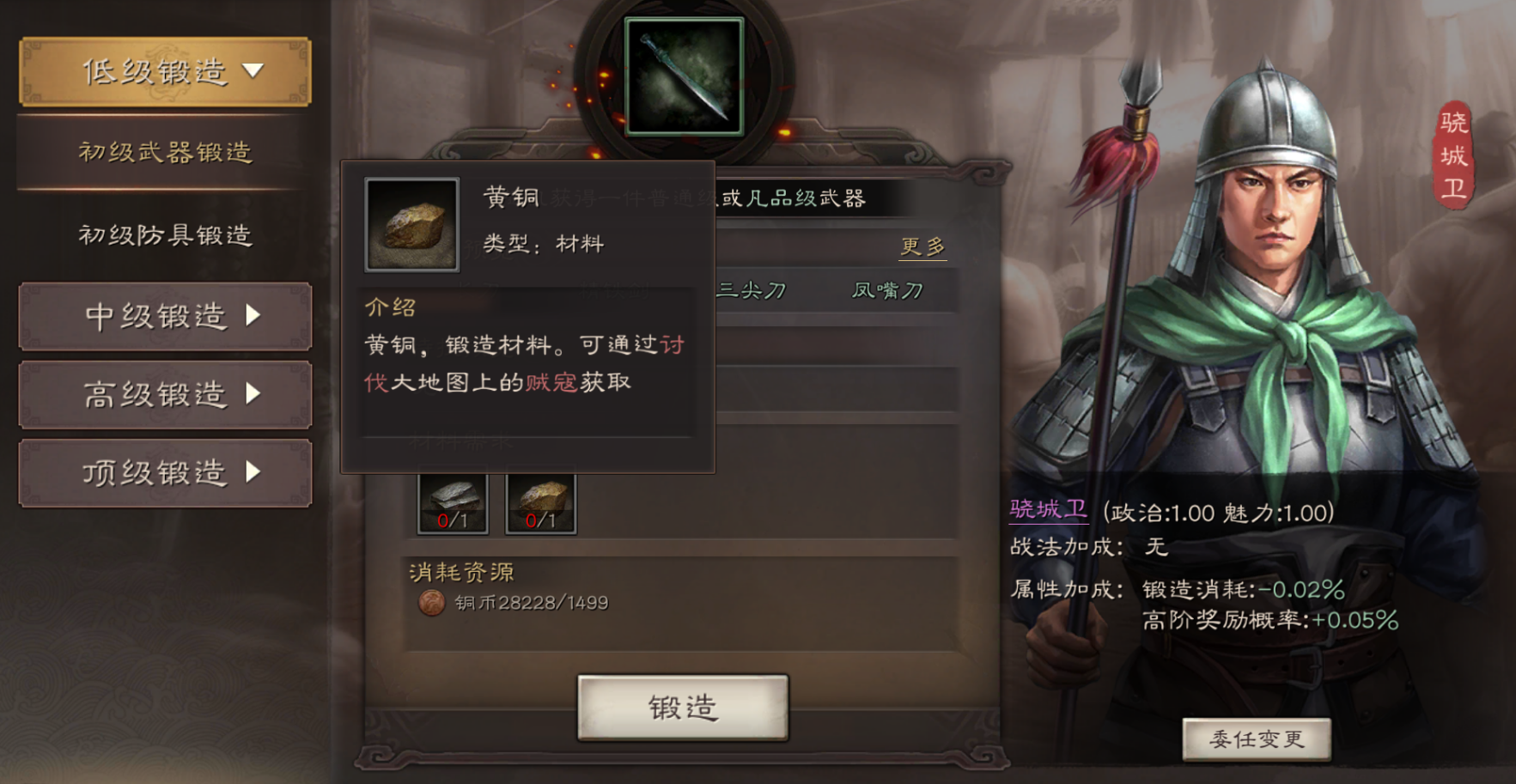
Task: Select the 凤嘴刀 weapon tab
Action: [x=888, y=290]
